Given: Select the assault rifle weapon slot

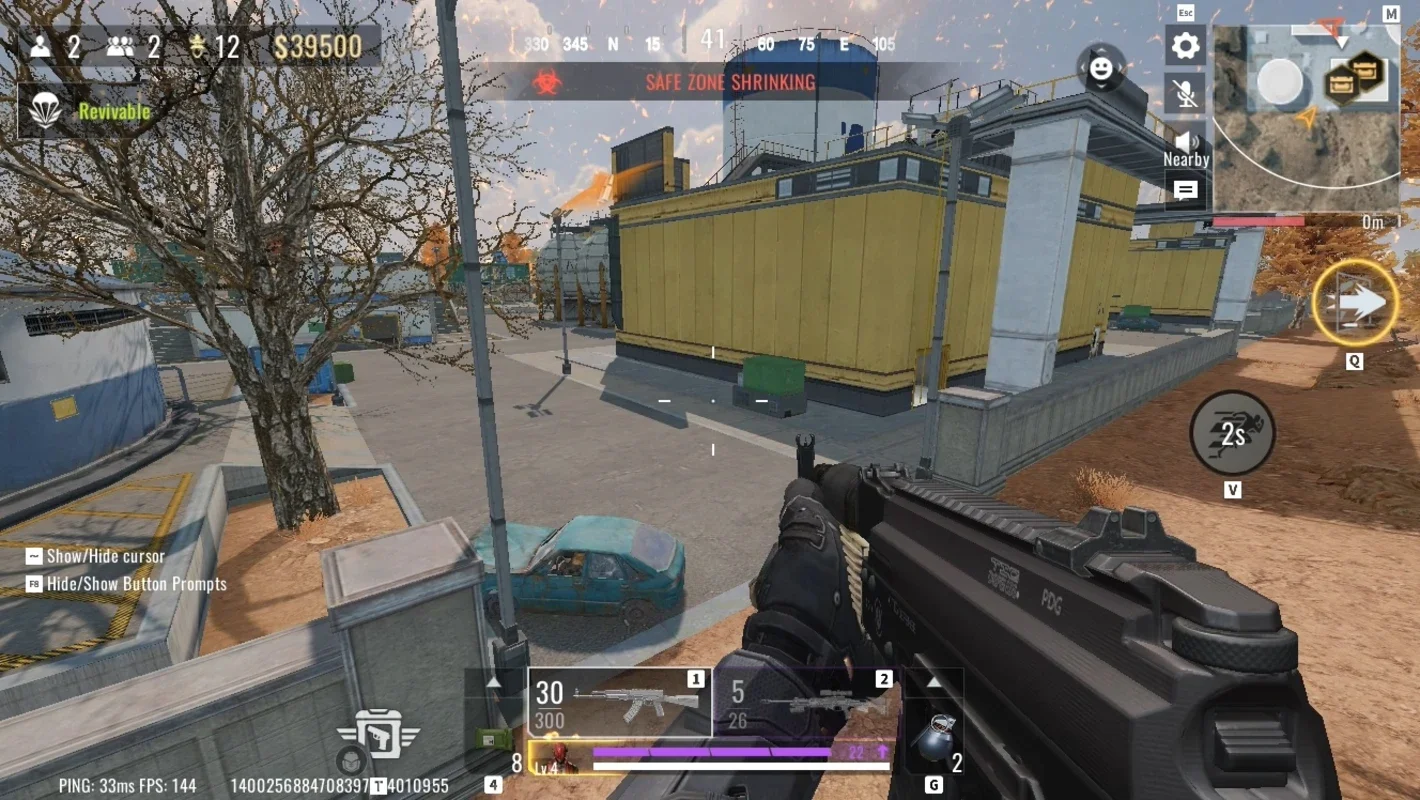Looking at the screenshot, I should pos(619,703).
